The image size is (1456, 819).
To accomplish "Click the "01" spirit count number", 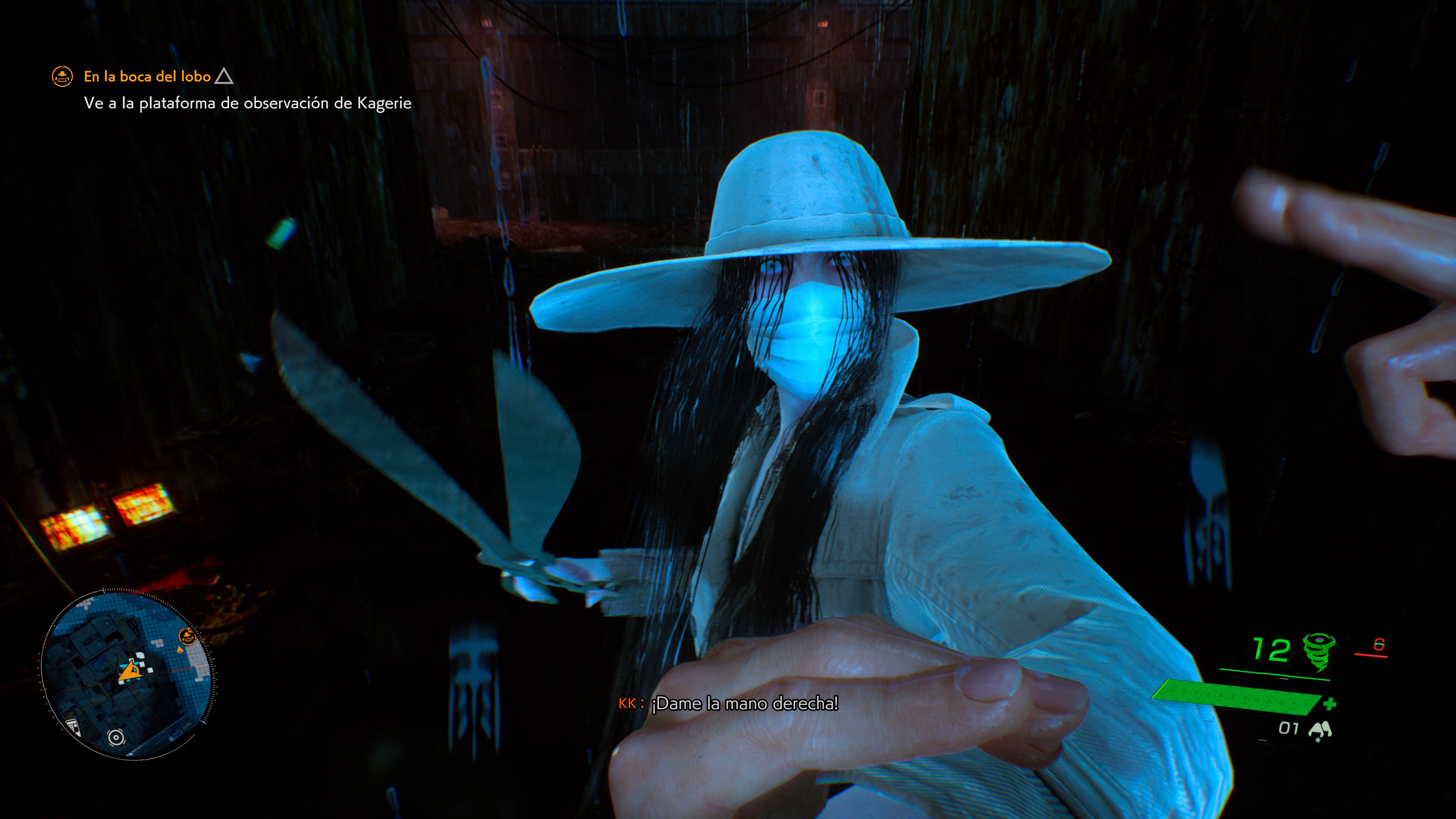I will pyautogui.click(x=1288, y=728).
